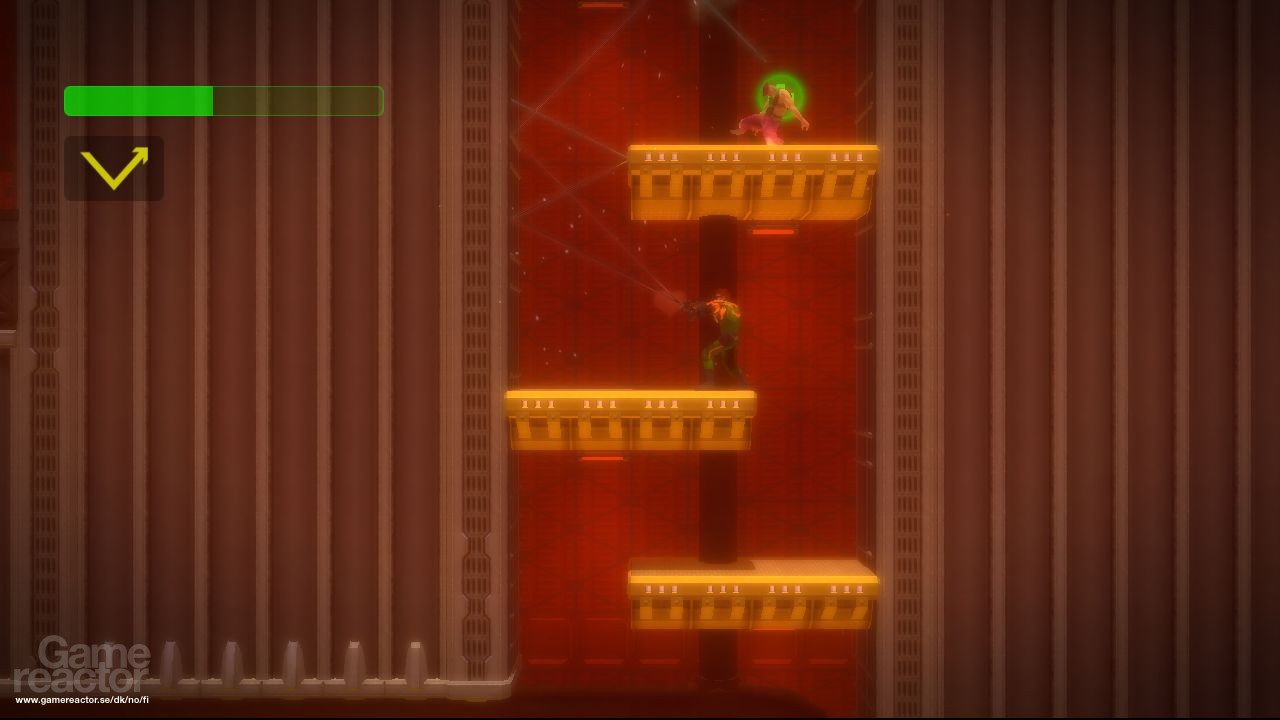
Task: Click the chevron-shaped yellow arrow to expand options
Action: pos(113,166)
